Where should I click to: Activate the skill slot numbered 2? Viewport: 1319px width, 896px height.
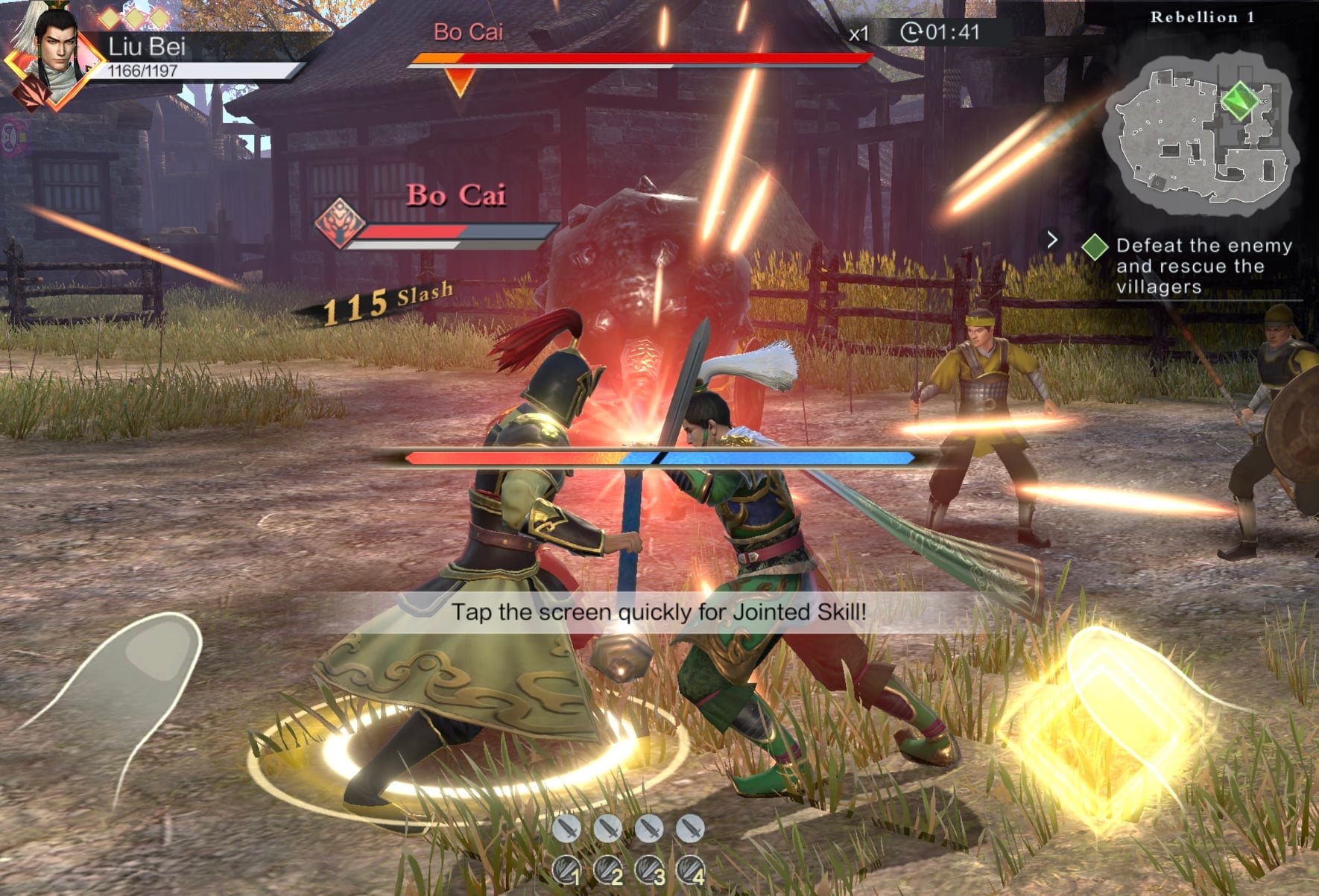608,869
